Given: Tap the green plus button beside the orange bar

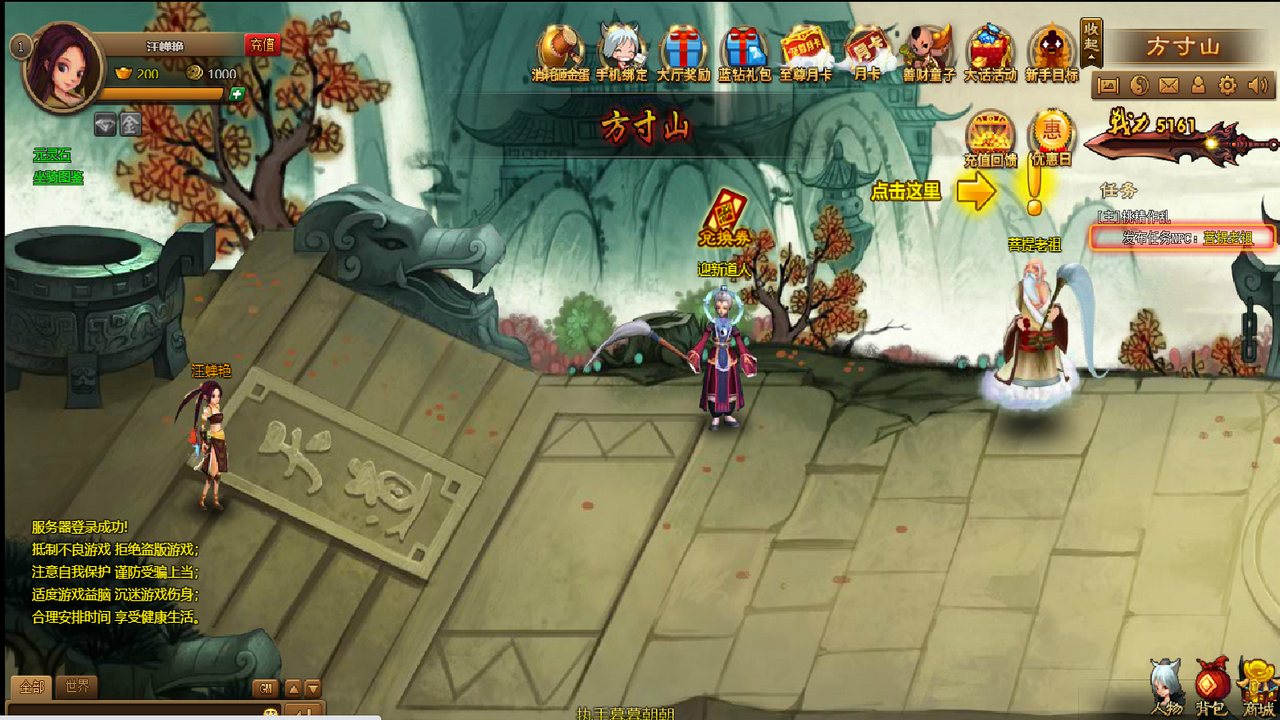Looking at the screenshot, I should pyautogui.click(x=237, y=94).
